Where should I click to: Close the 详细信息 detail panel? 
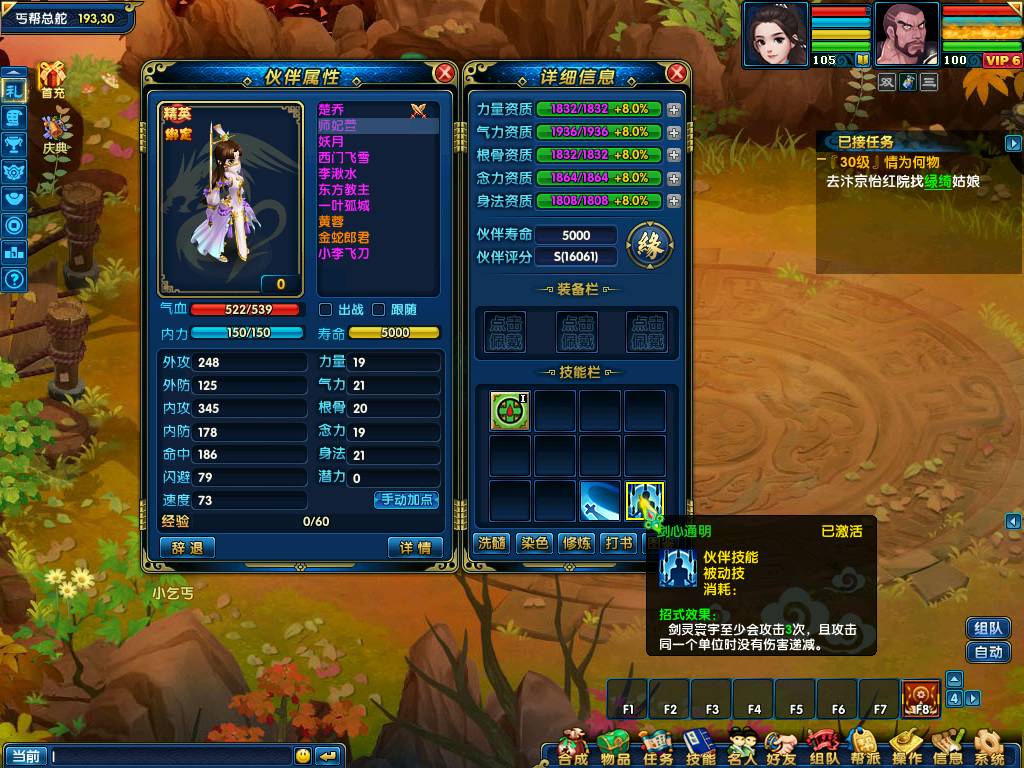(677, 73)
